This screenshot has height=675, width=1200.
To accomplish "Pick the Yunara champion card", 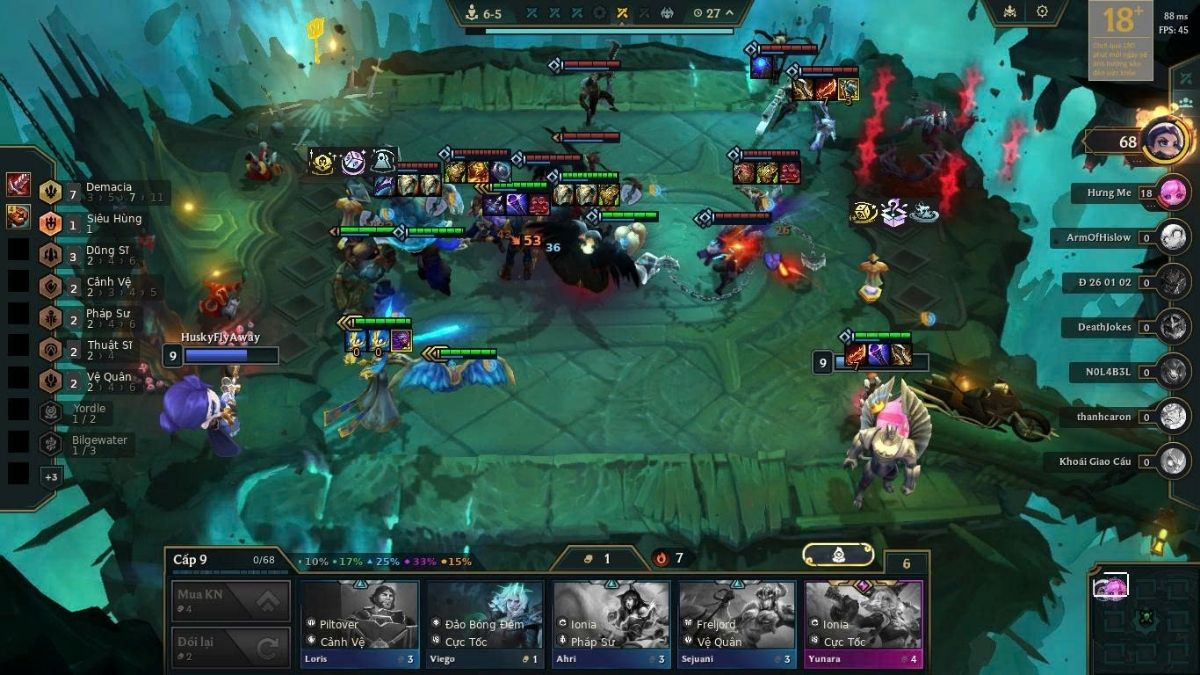I will [863, 622].
